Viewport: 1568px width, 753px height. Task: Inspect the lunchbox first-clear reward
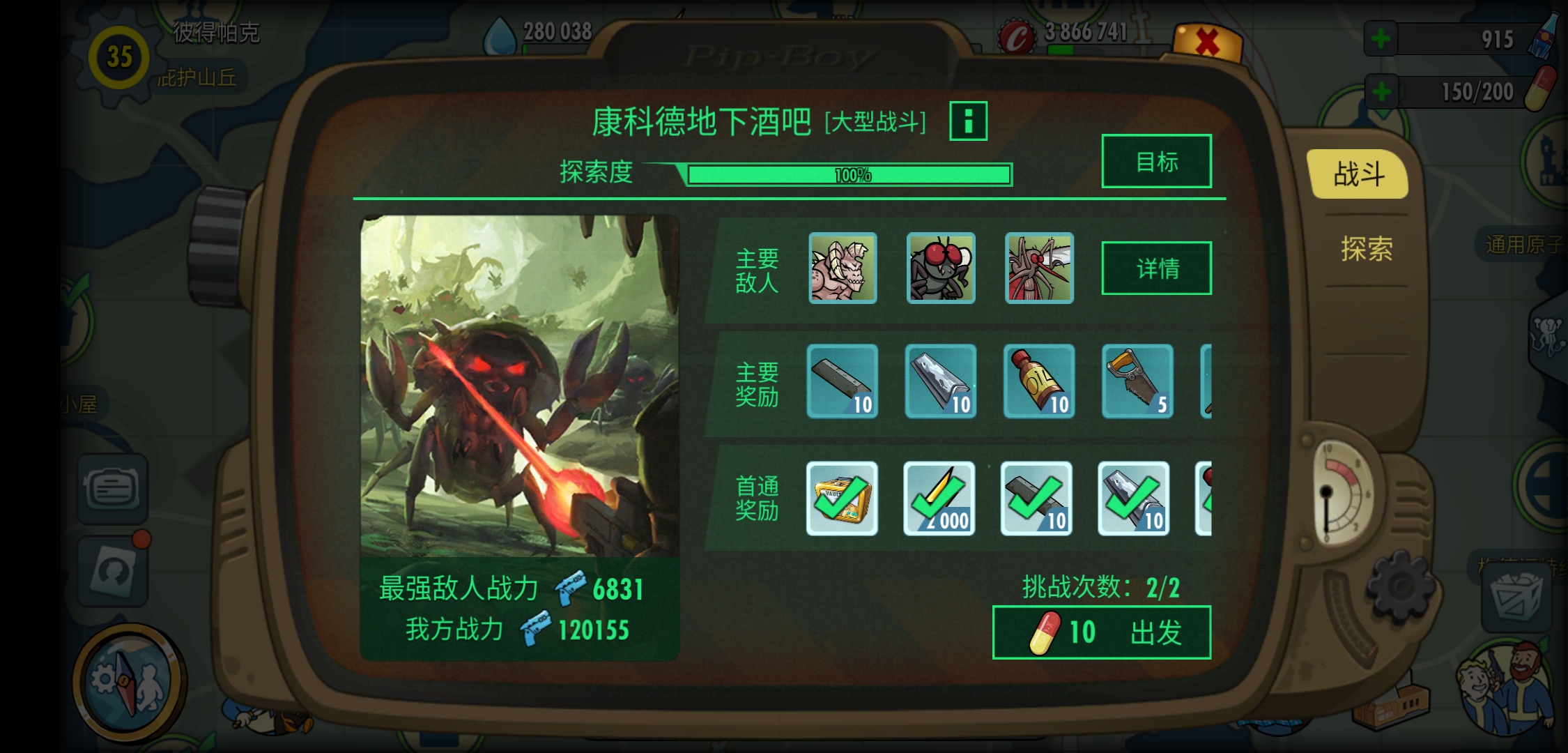[842, 499]
